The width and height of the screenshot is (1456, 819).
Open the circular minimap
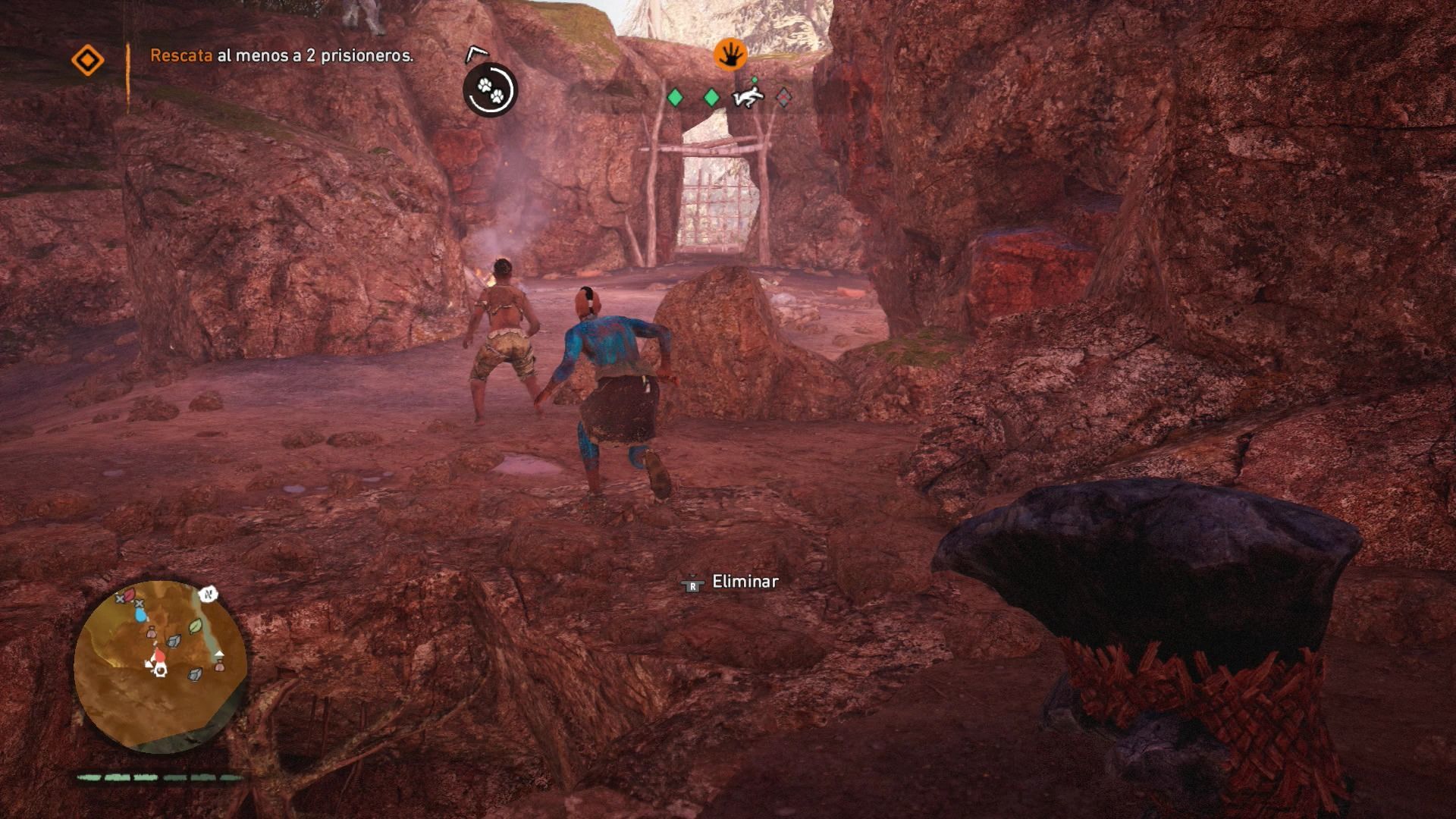pyautogui.click(x=160, y=665)
